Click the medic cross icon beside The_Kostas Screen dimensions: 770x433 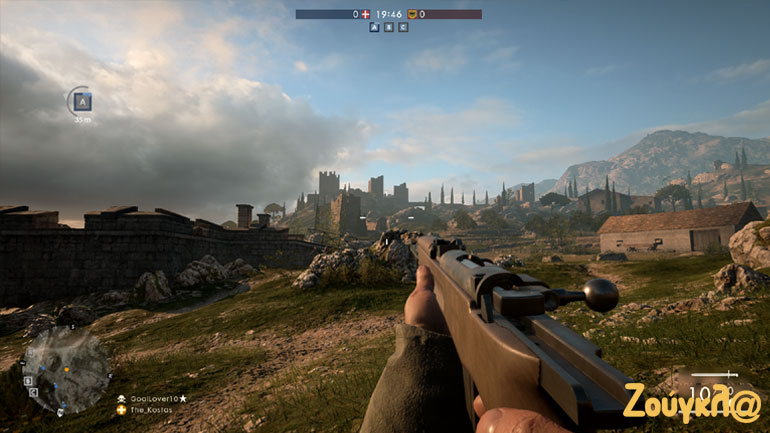(122, 410)
